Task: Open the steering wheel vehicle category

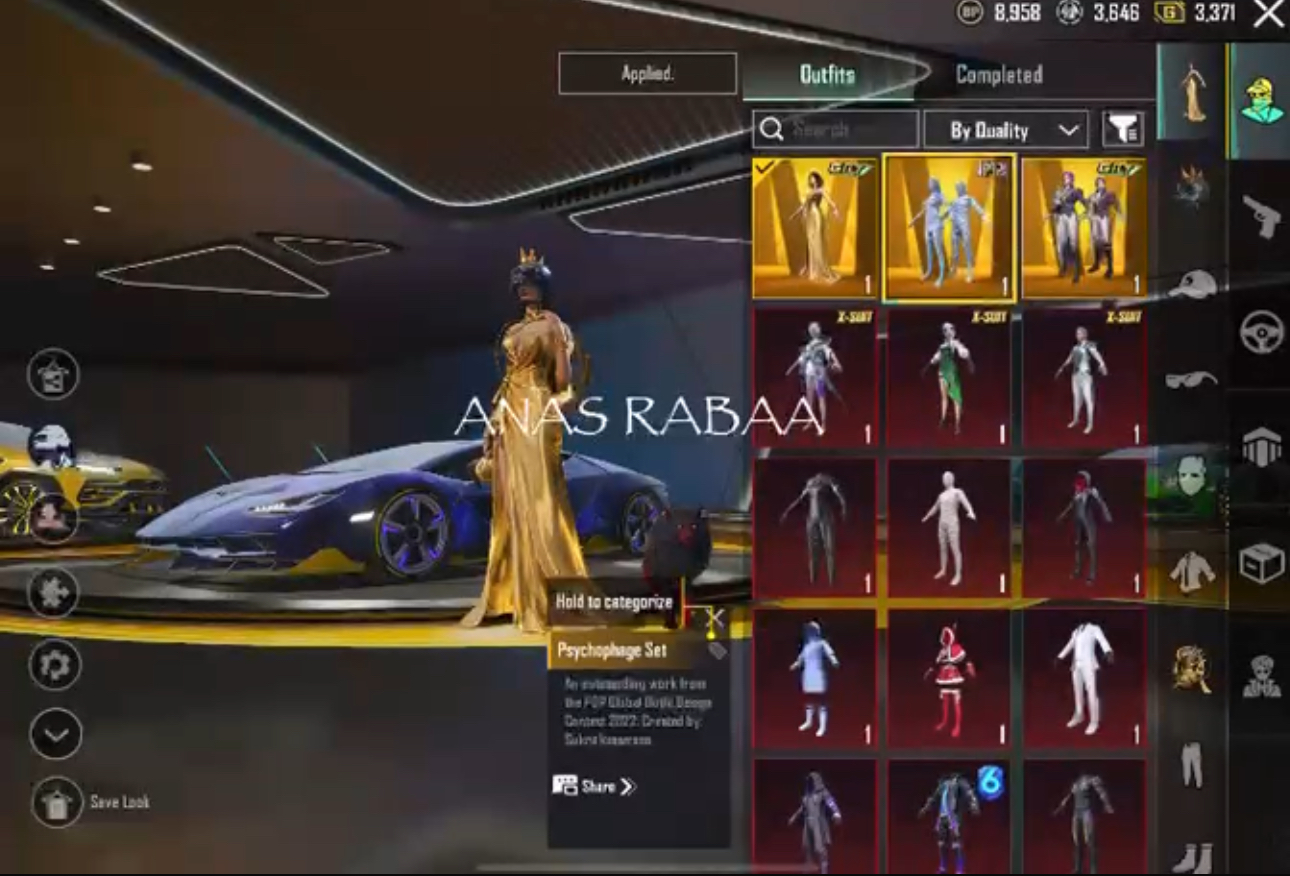Action: (x=1261, y=332)
